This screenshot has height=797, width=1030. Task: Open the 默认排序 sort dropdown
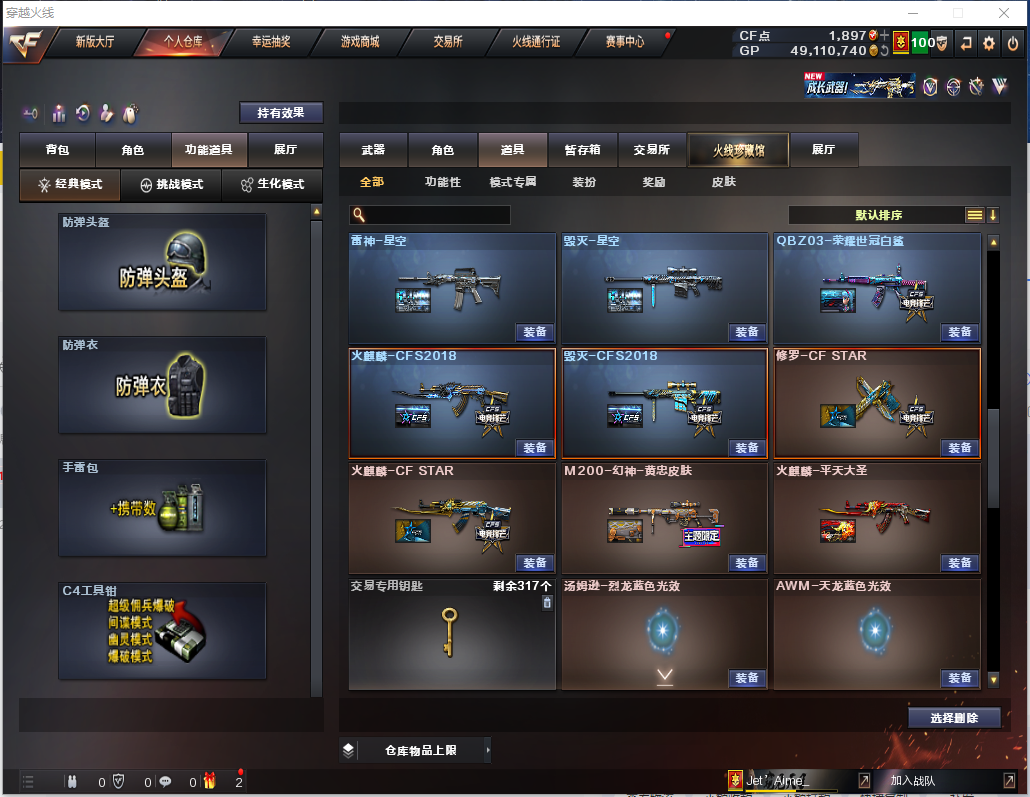coord(878,215)
